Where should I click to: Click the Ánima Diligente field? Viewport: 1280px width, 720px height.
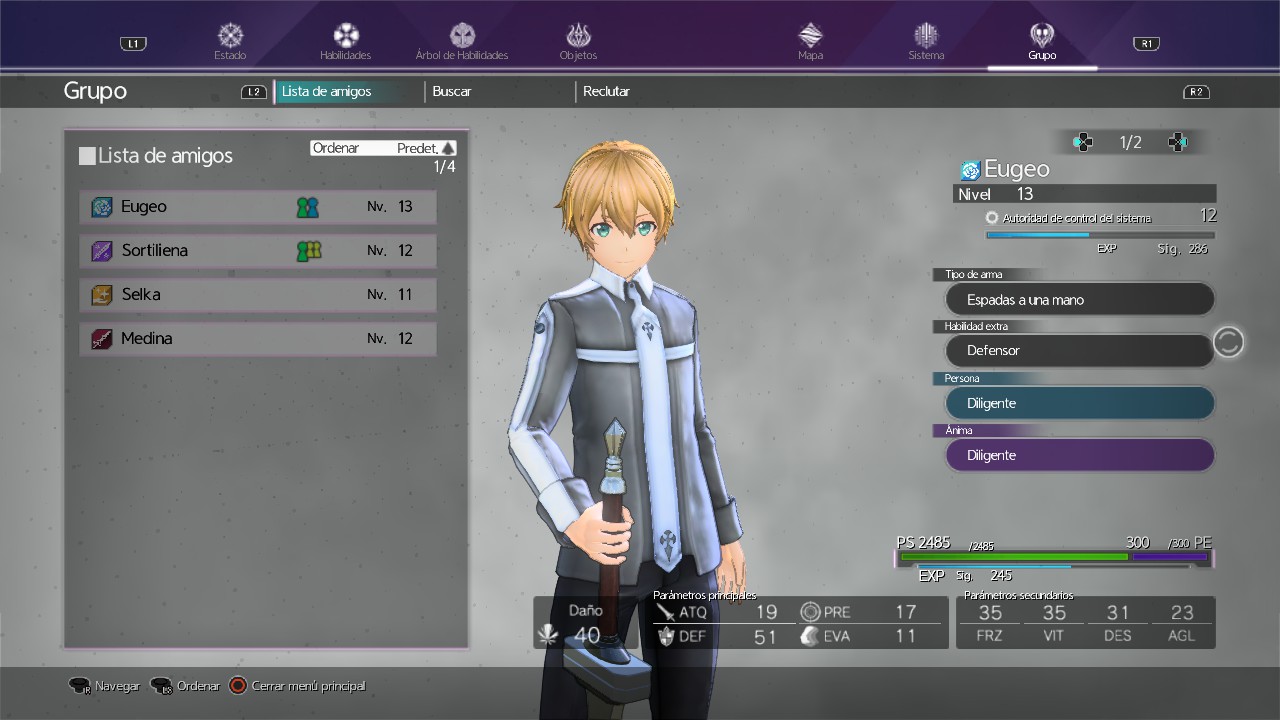tap(1080, 455)
